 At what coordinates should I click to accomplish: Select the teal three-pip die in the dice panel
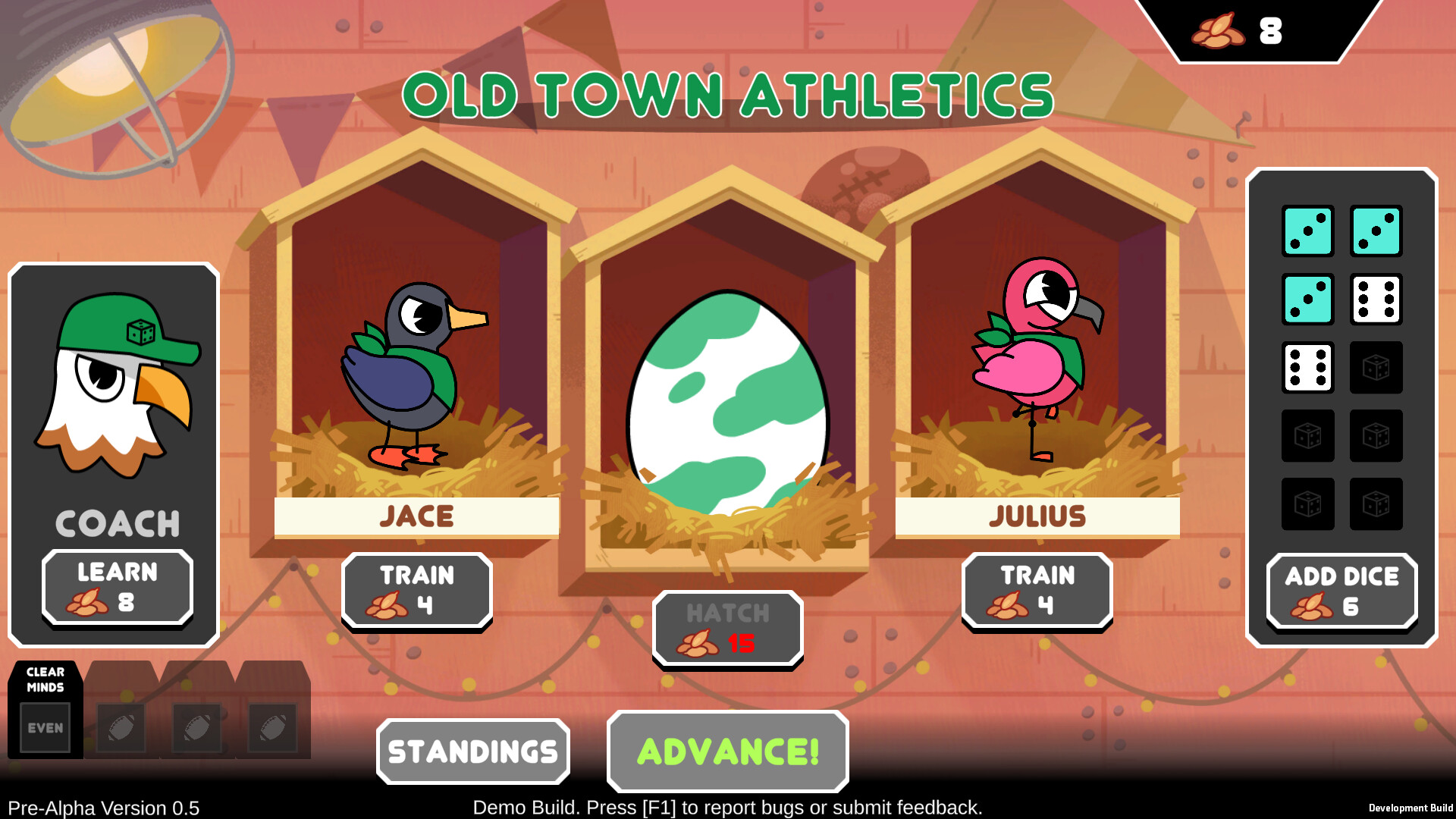1307,300
